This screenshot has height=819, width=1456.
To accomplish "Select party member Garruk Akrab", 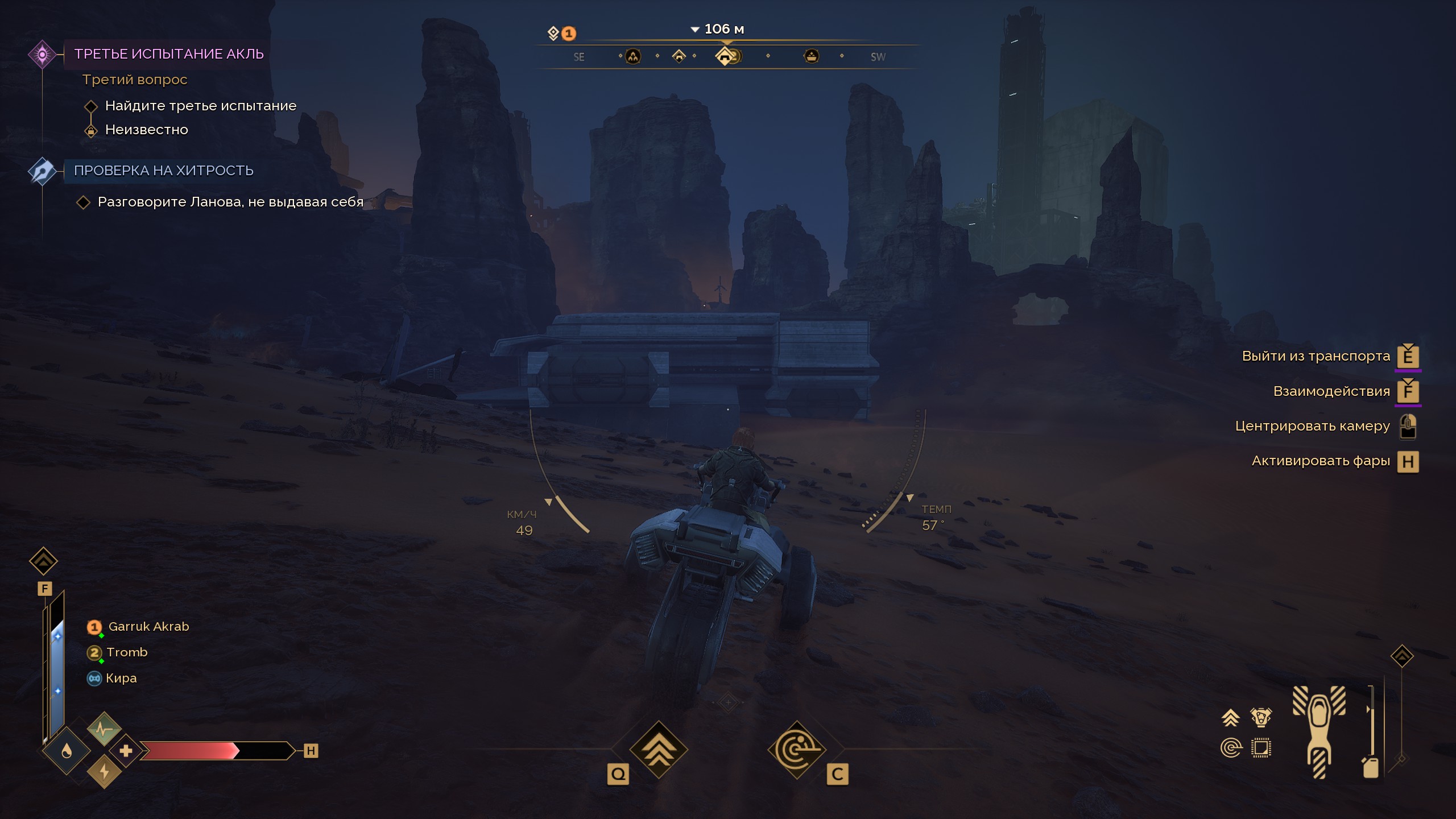I will click(x=148, y=627).
